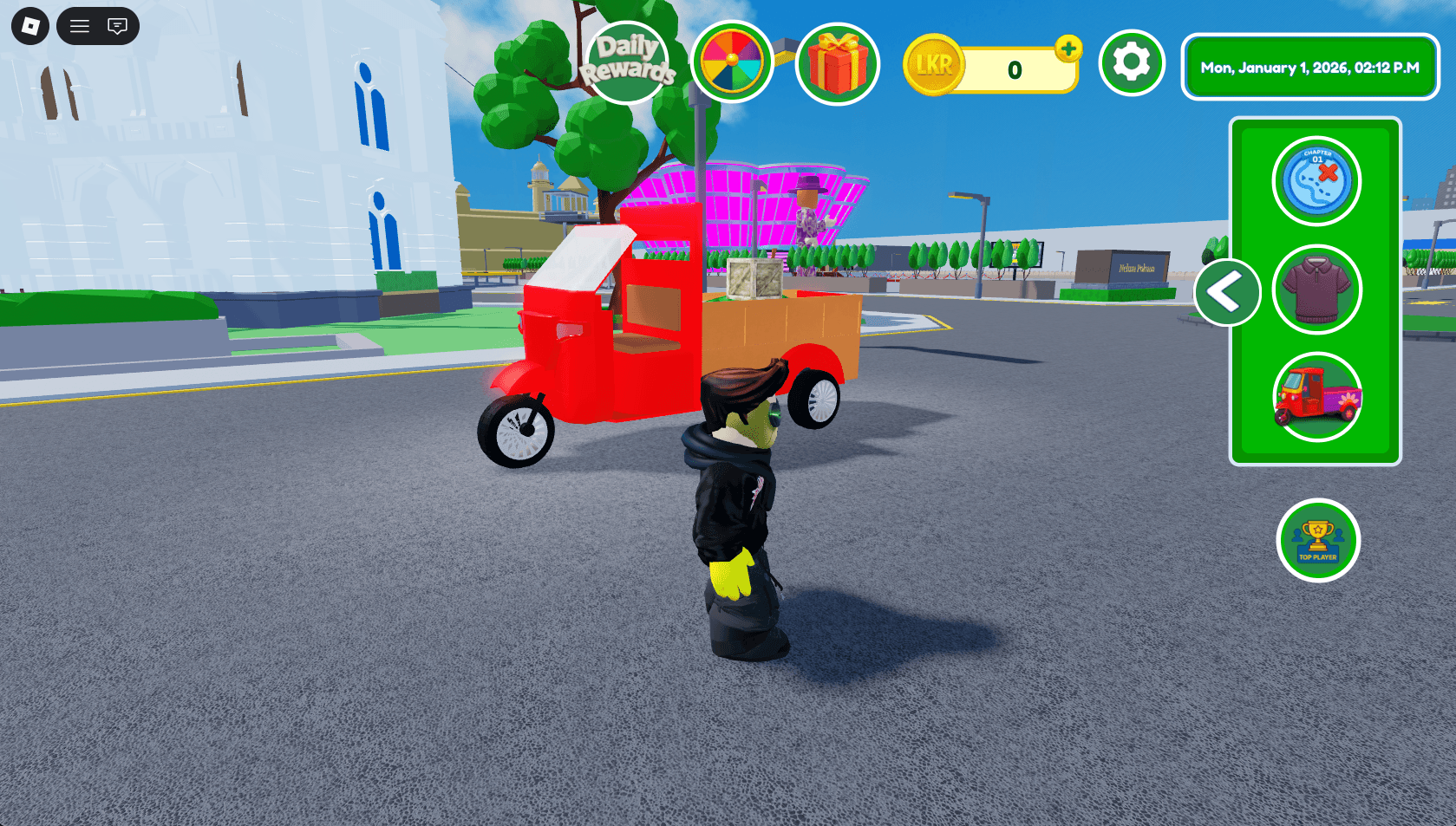Screen dimensions: 1456x826
Task: Open the settings gear menu
Action: [x=1131, y=63]
